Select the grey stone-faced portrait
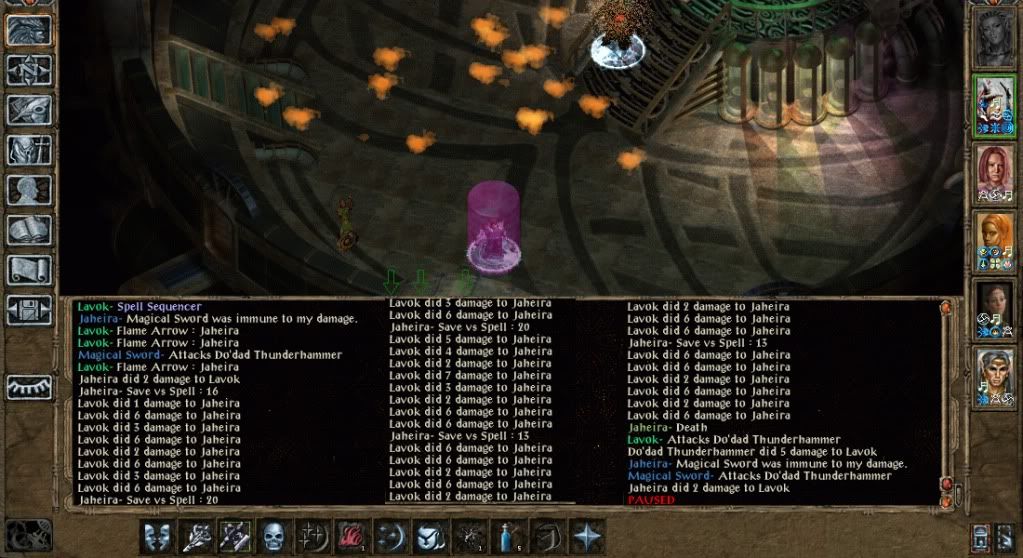1023x558 pixels. pos(994,38)
